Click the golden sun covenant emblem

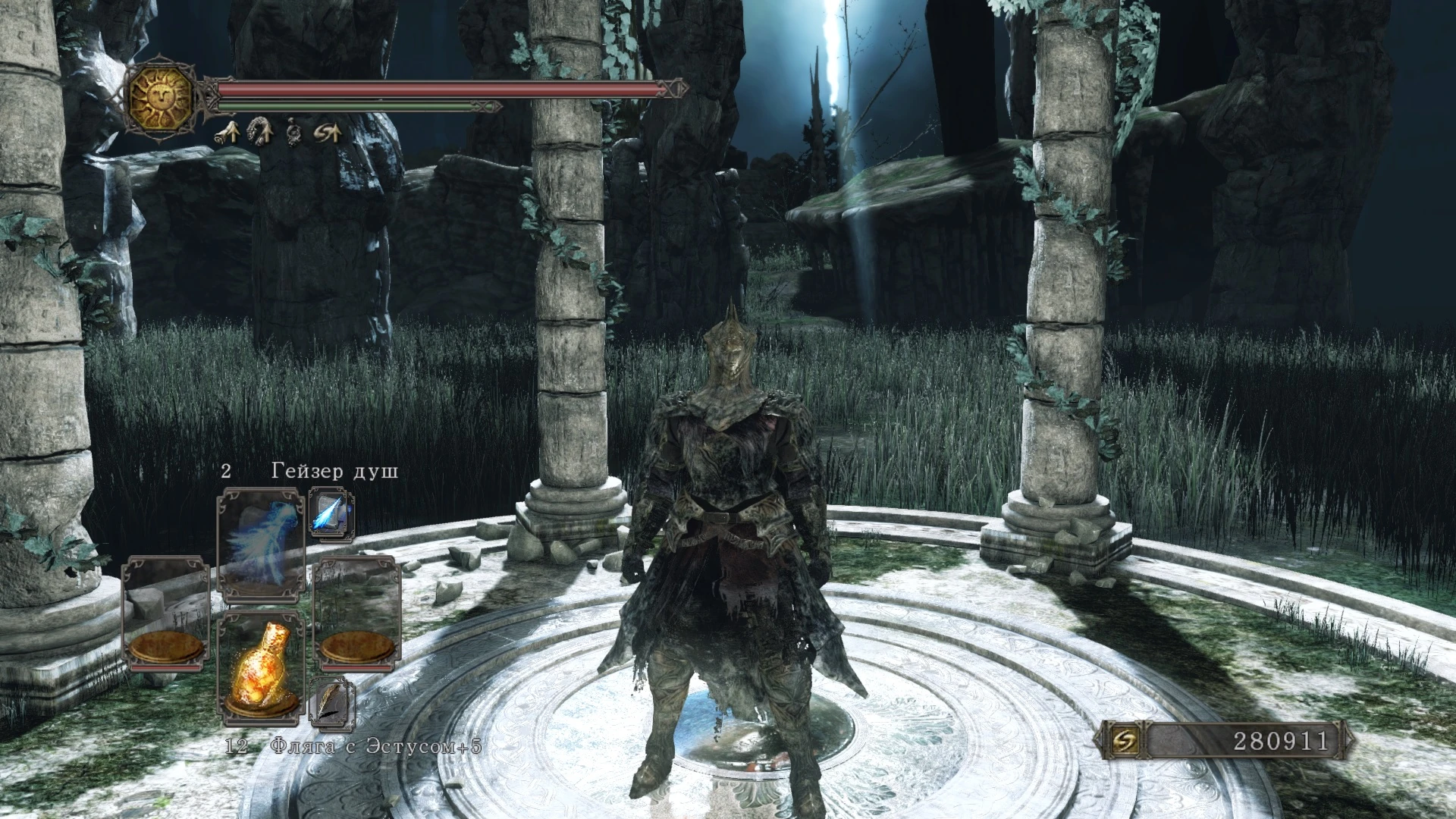160,96
